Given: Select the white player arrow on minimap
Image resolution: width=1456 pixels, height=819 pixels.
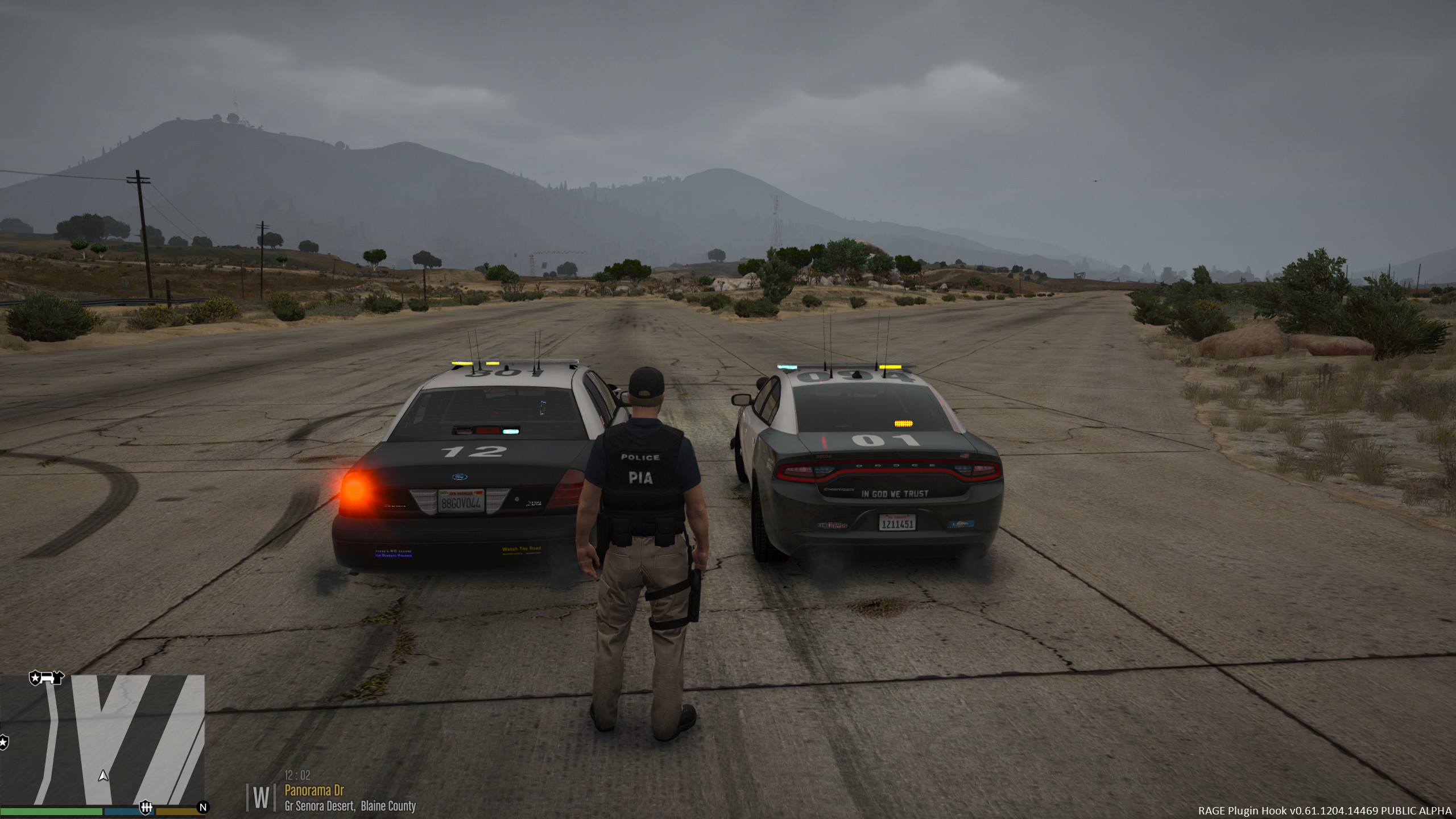Looking at the screenshot, I should pos(103,775).
